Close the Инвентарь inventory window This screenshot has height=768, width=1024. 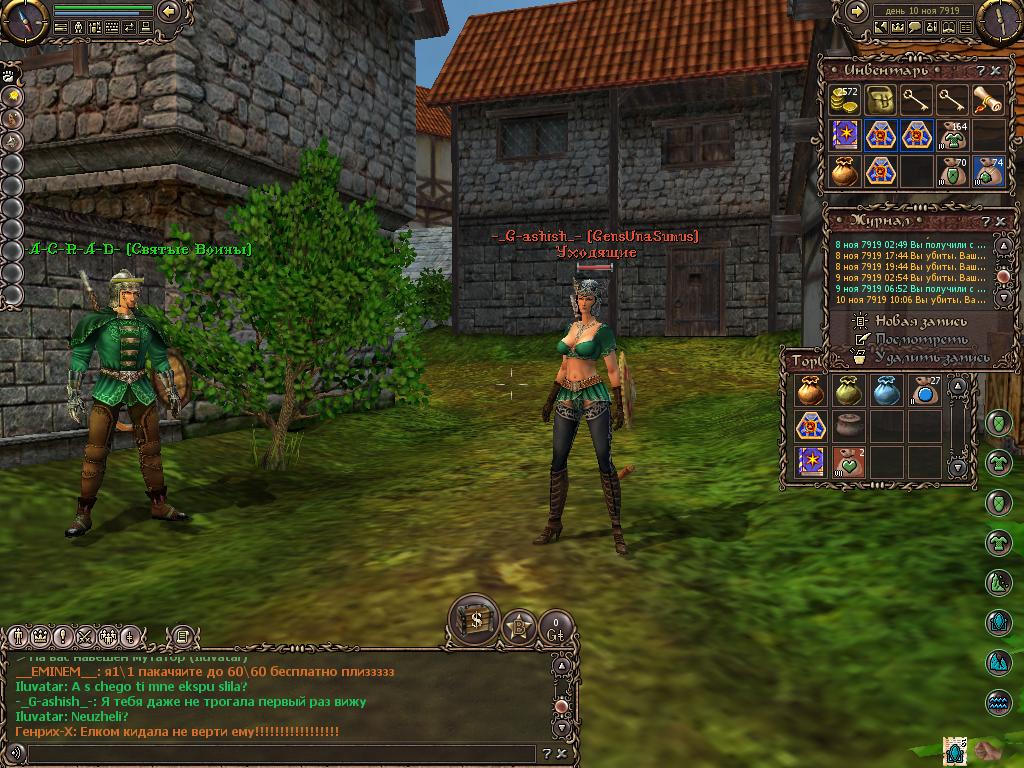pos(996,71)
